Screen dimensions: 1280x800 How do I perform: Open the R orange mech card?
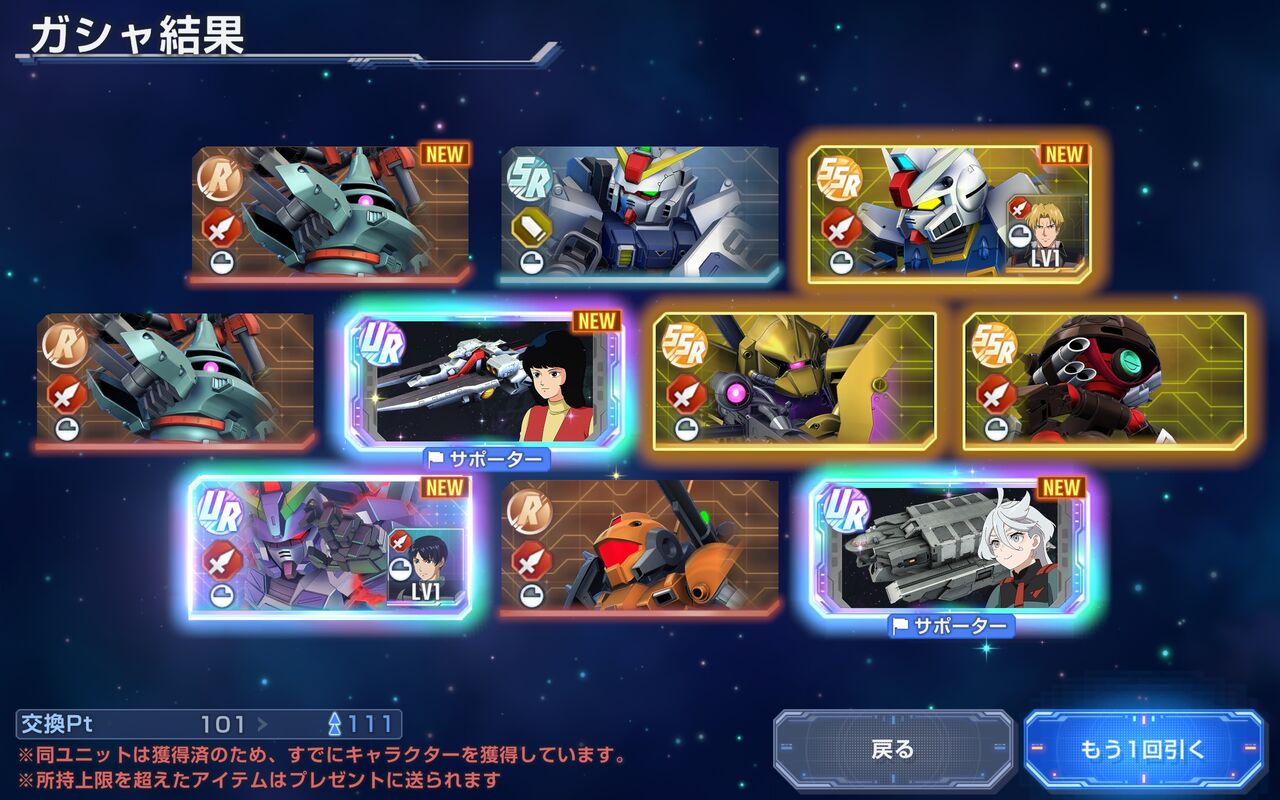click(639, 545)
